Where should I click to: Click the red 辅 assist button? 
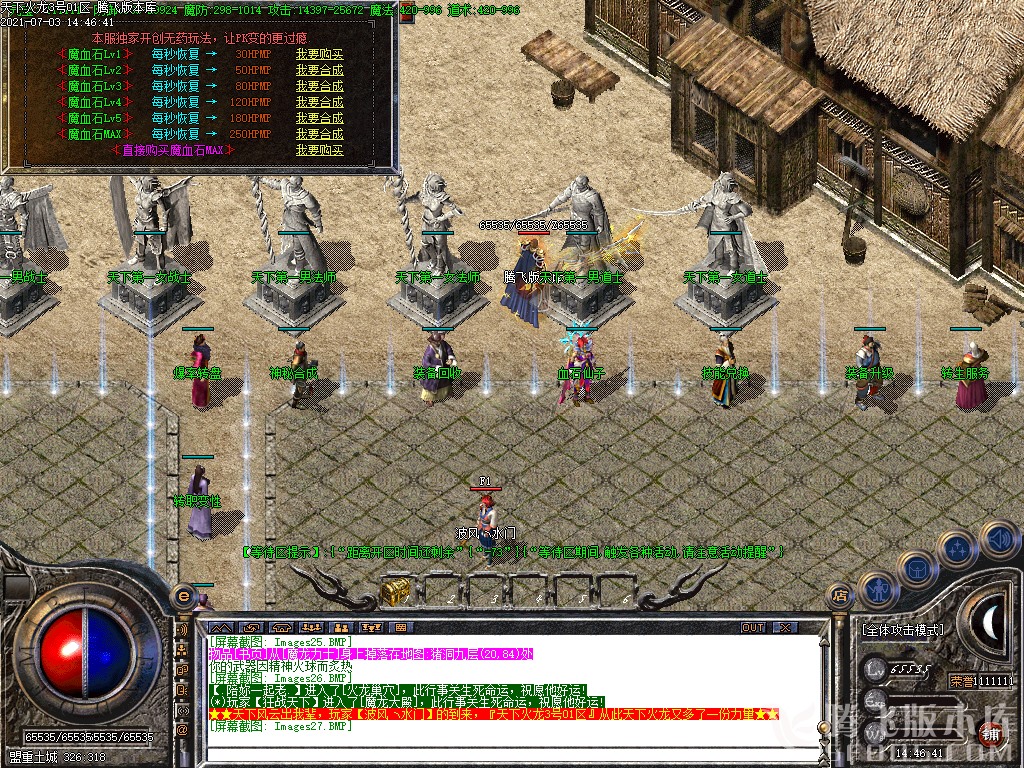click(990, 732)
